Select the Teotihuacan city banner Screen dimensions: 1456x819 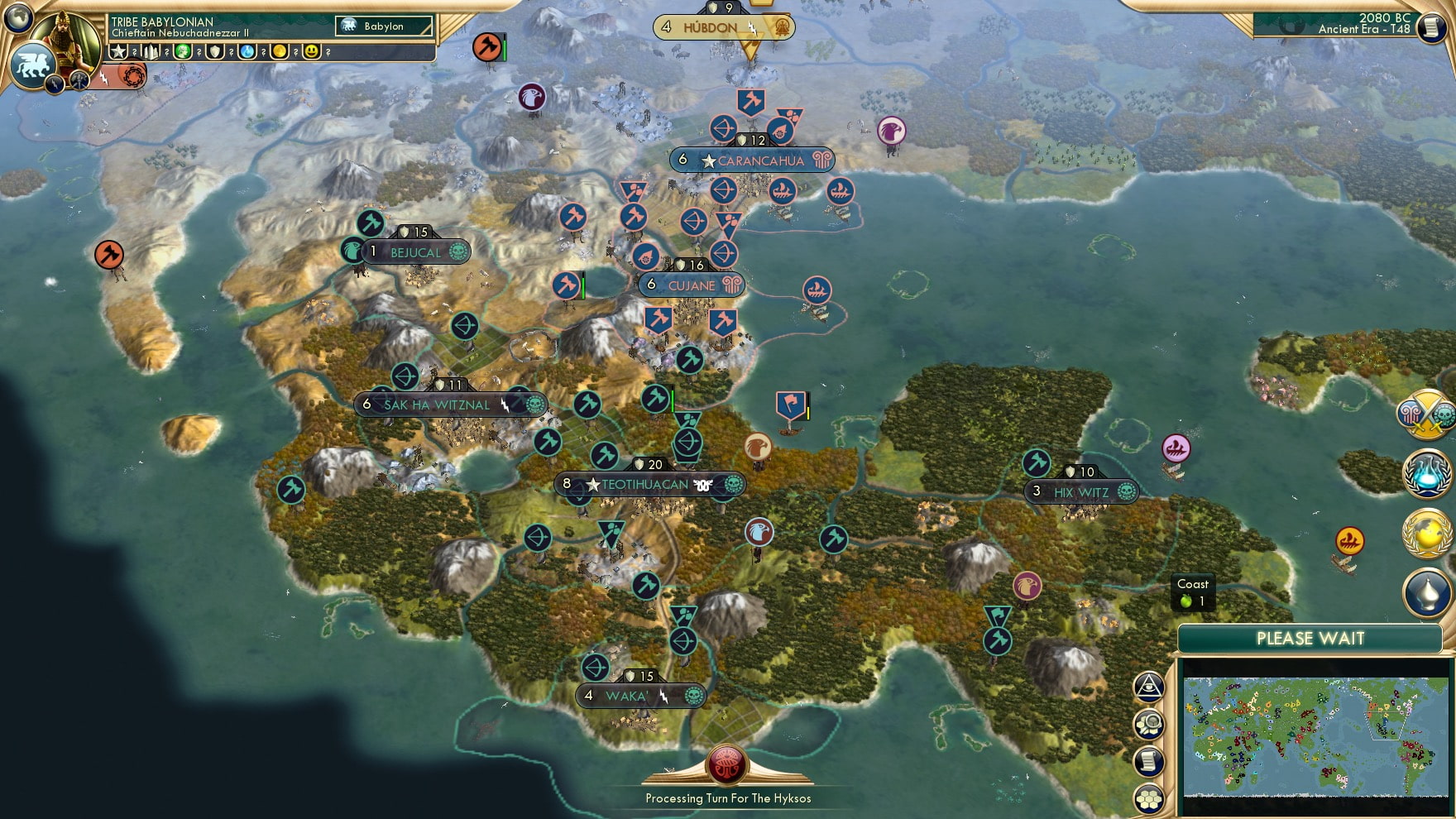pyautogui.click(x=645, y=485)
